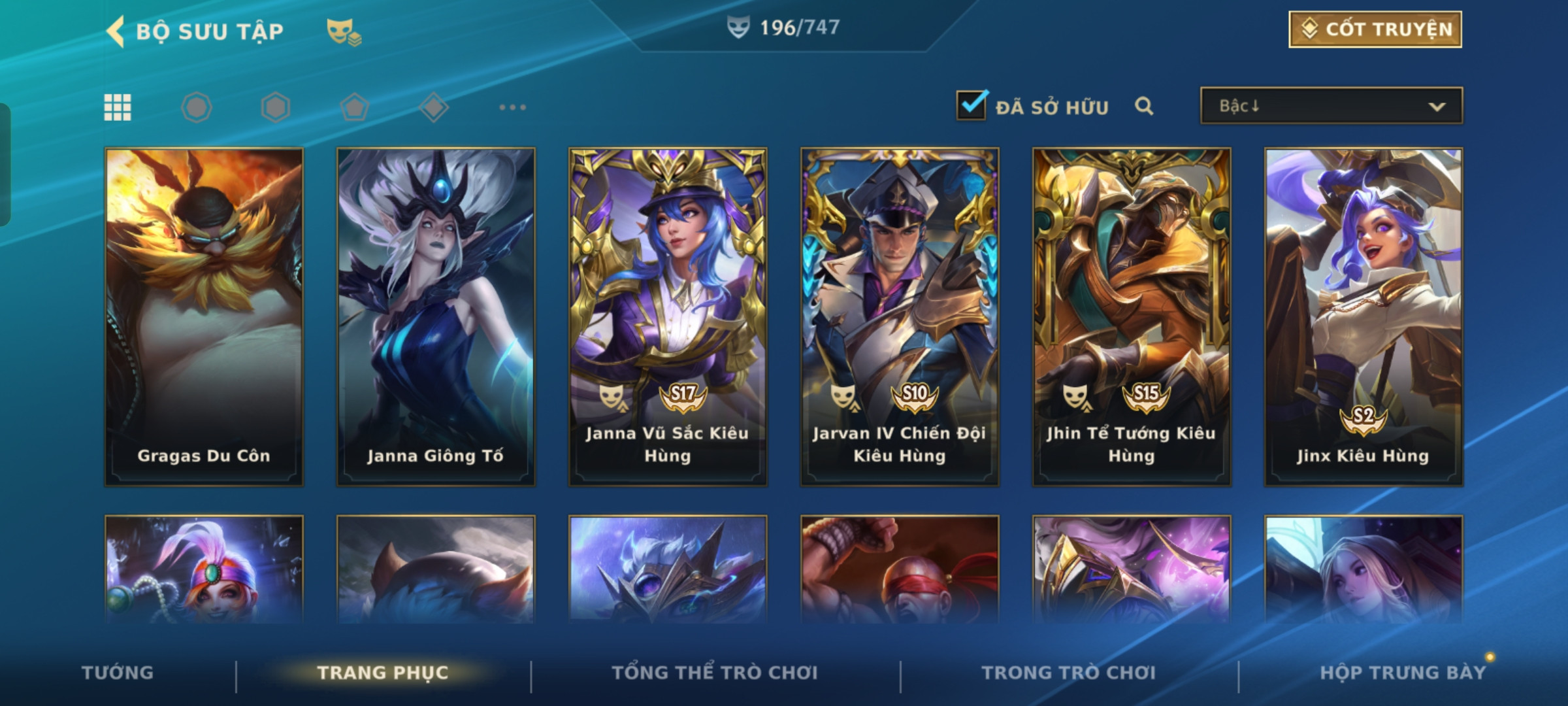Show the Trong Trò Chơi tab

1069,673
